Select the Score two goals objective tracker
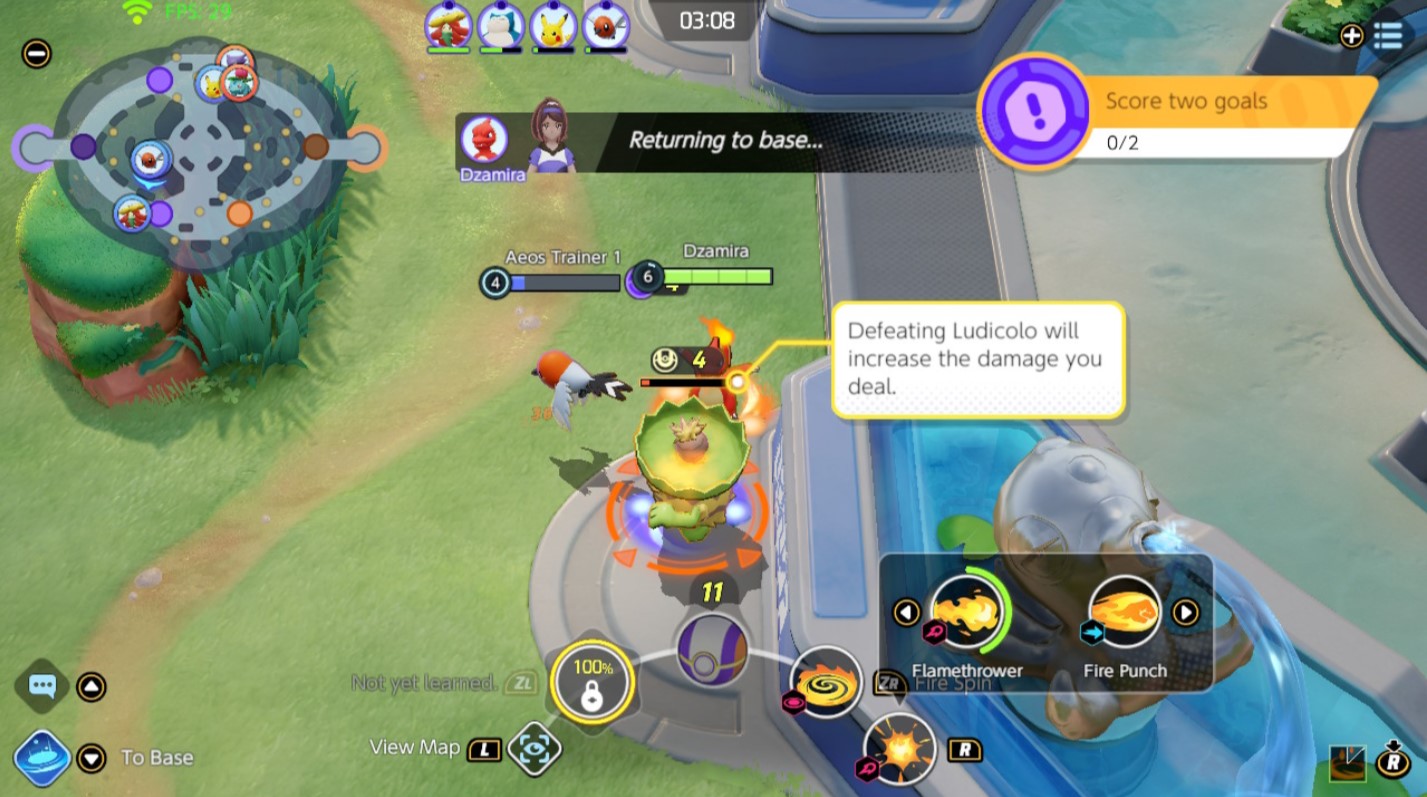Screen dimensions: 1427x797 click(x=1180, y=117)
